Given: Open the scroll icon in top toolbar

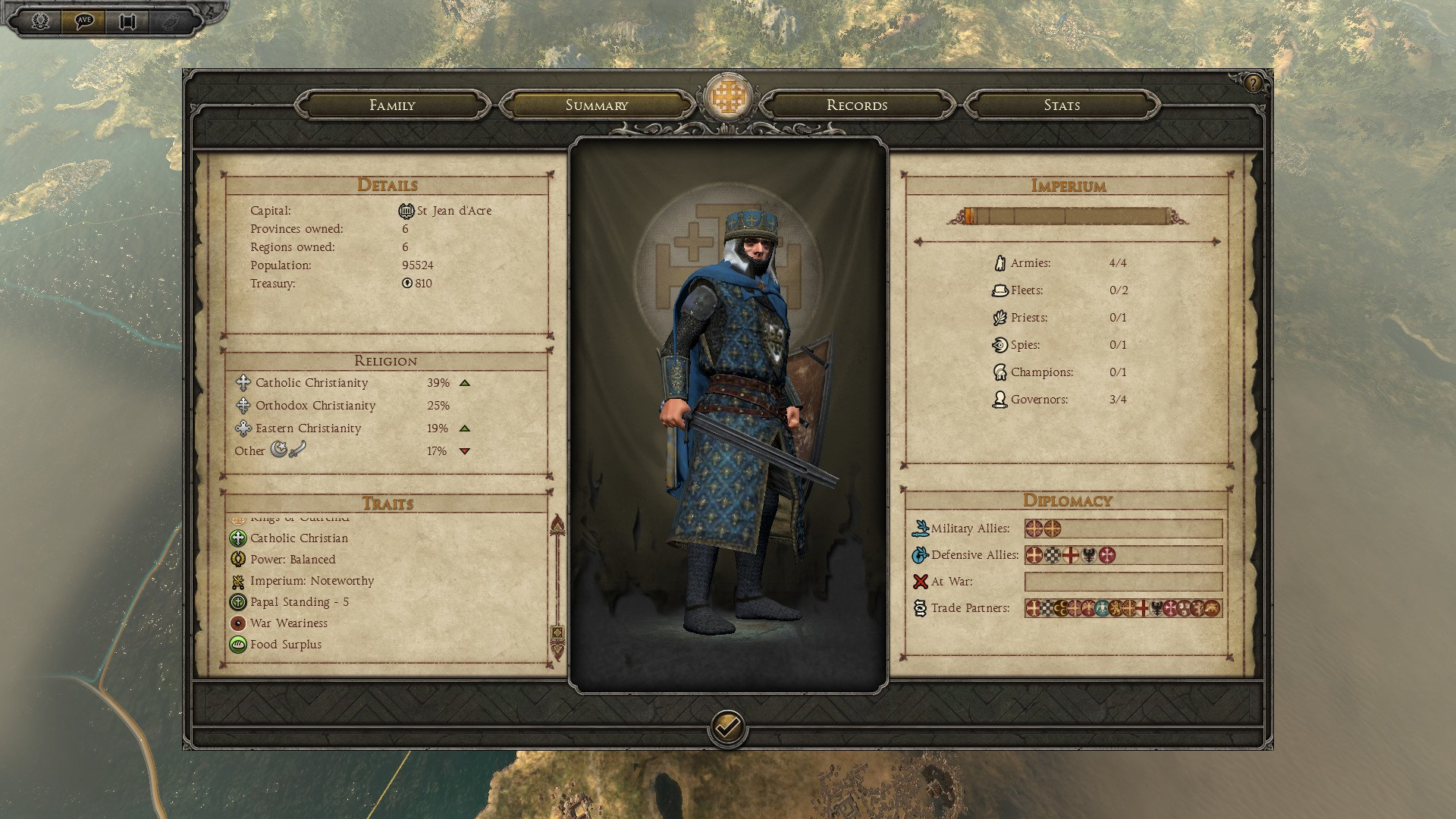Looking at the screenshot, I should click(127, 20).
